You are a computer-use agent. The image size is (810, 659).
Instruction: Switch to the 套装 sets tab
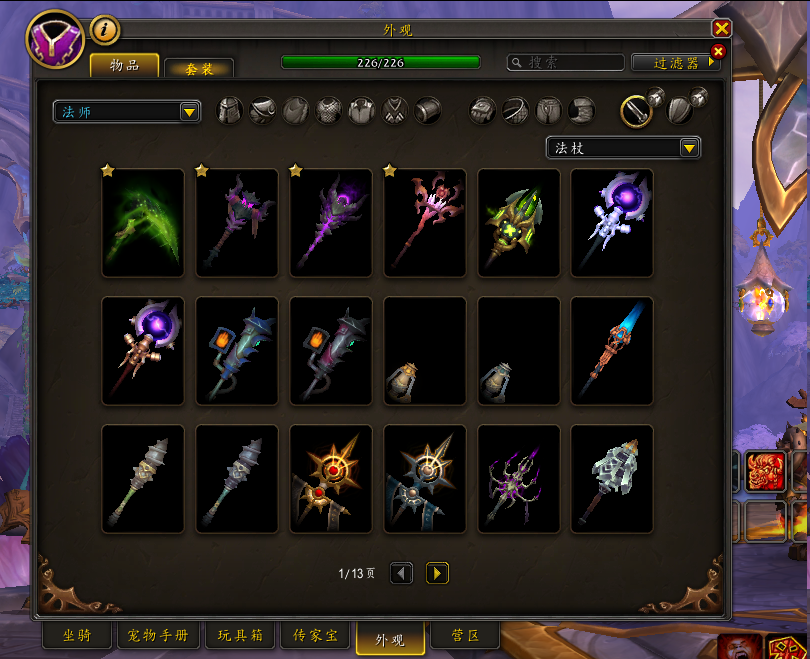pos(199,68)
